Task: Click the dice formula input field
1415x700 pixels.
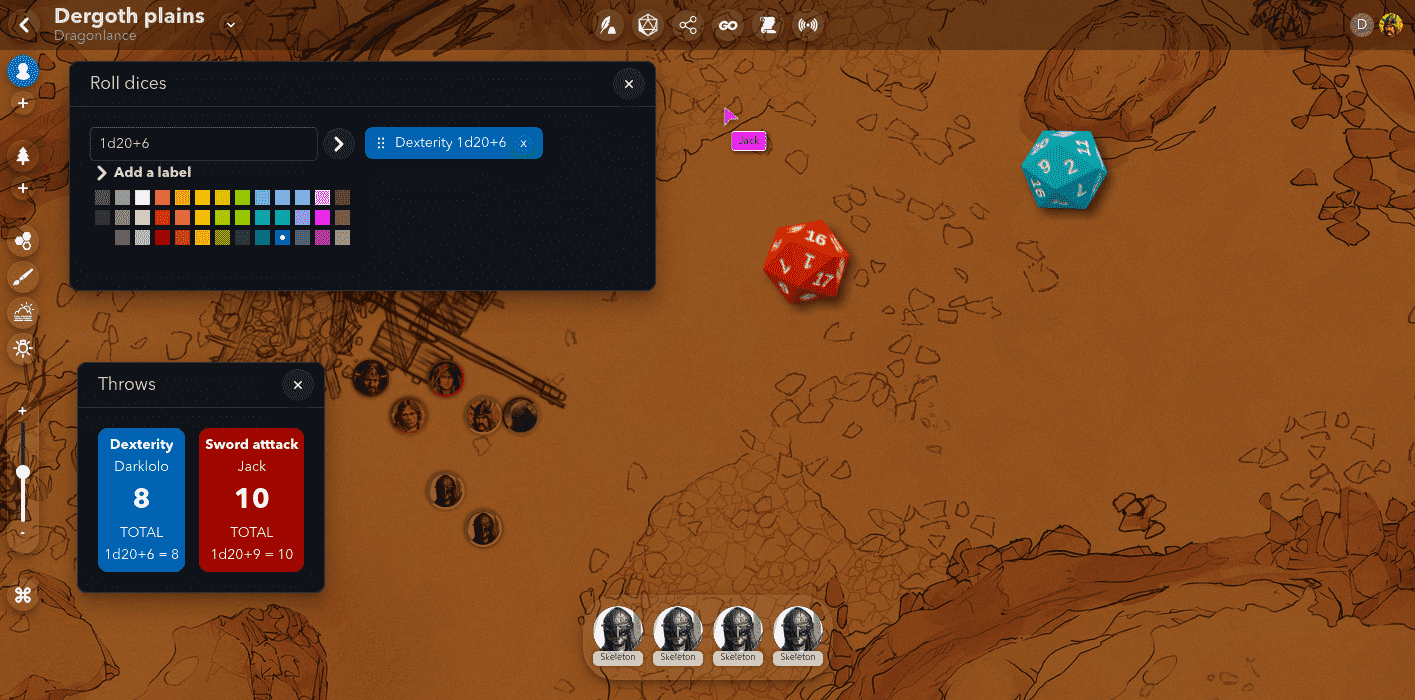Action: (x=204, y=144)
